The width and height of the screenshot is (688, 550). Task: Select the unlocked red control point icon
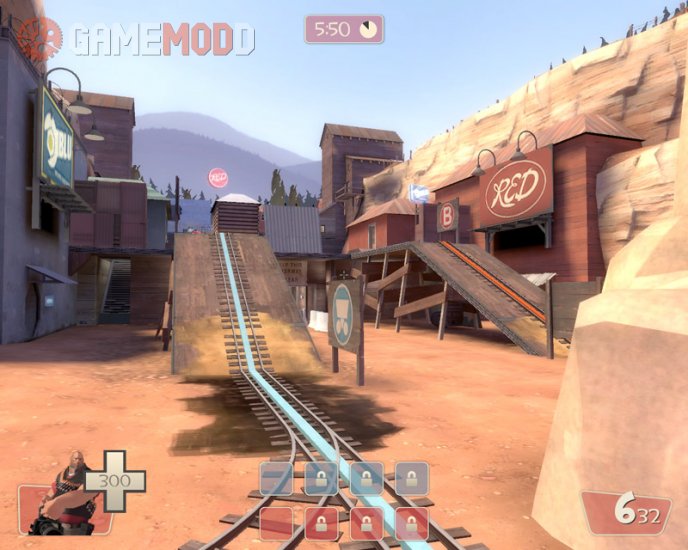(x=277, y=523)
